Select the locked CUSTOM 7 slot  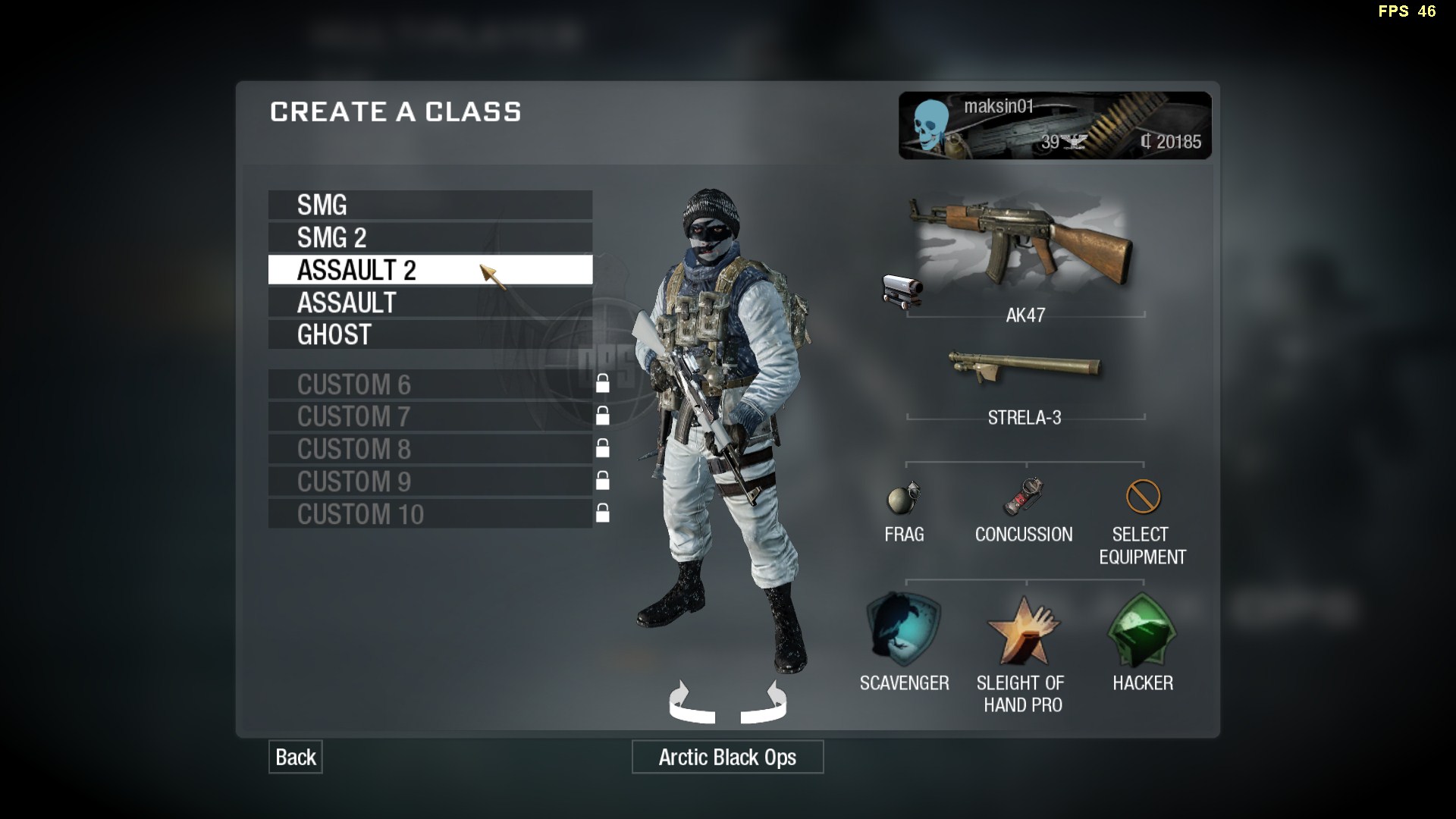(430, 416)
